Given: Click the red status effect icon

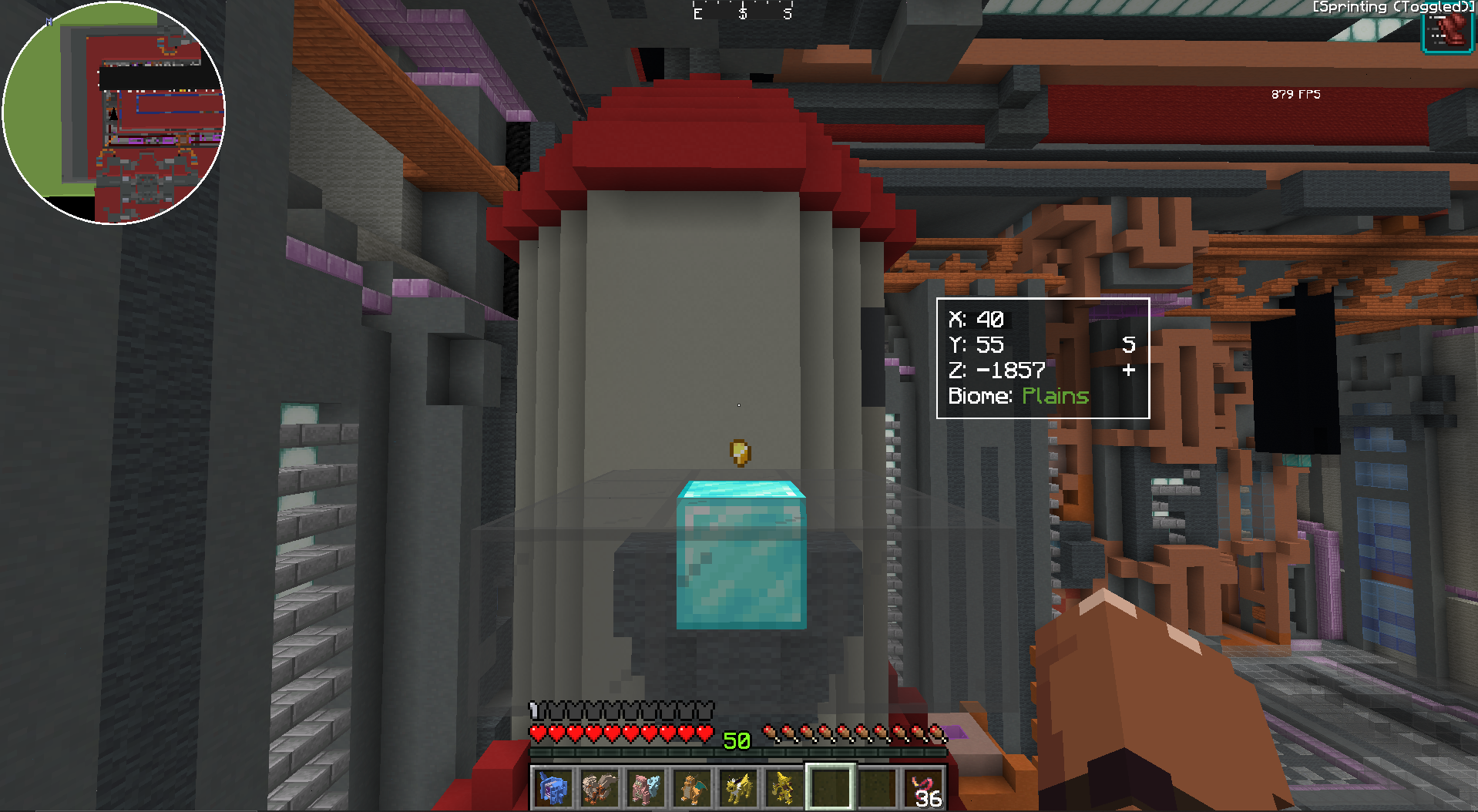Looking at the screenshot, I should (1447, 32).
